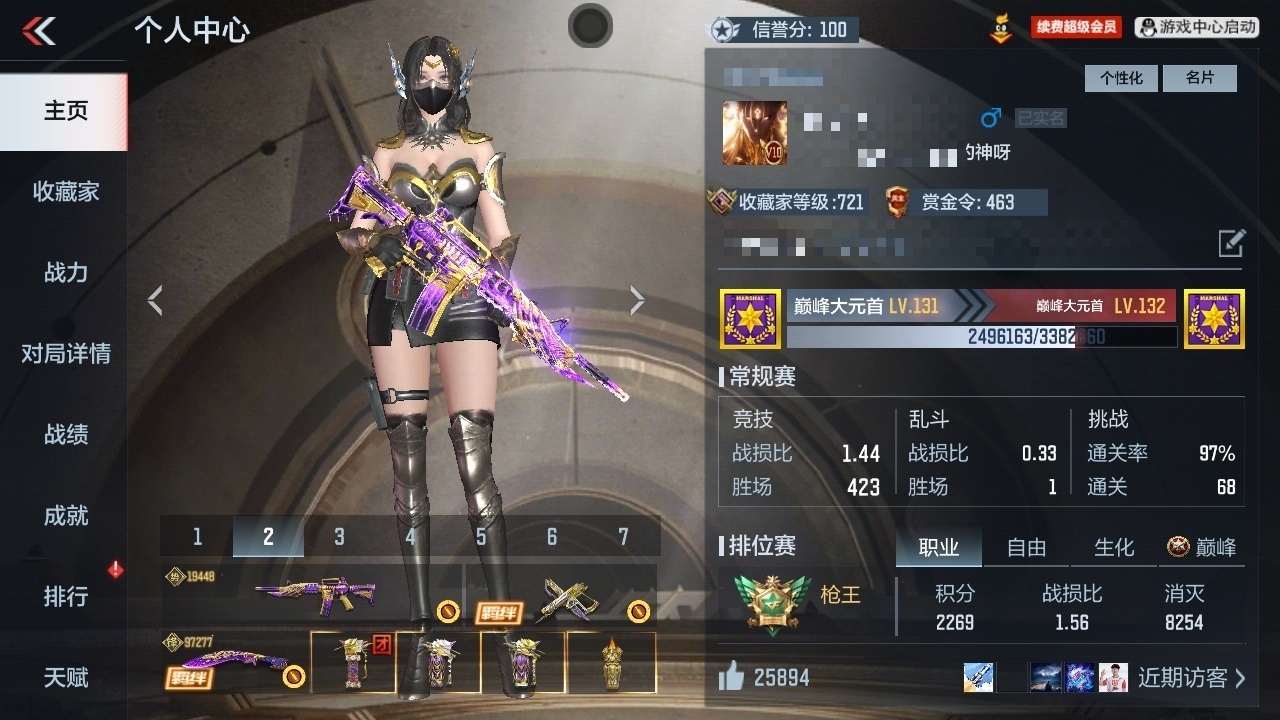Go back with the top-left arrow

tap(40, 31)
